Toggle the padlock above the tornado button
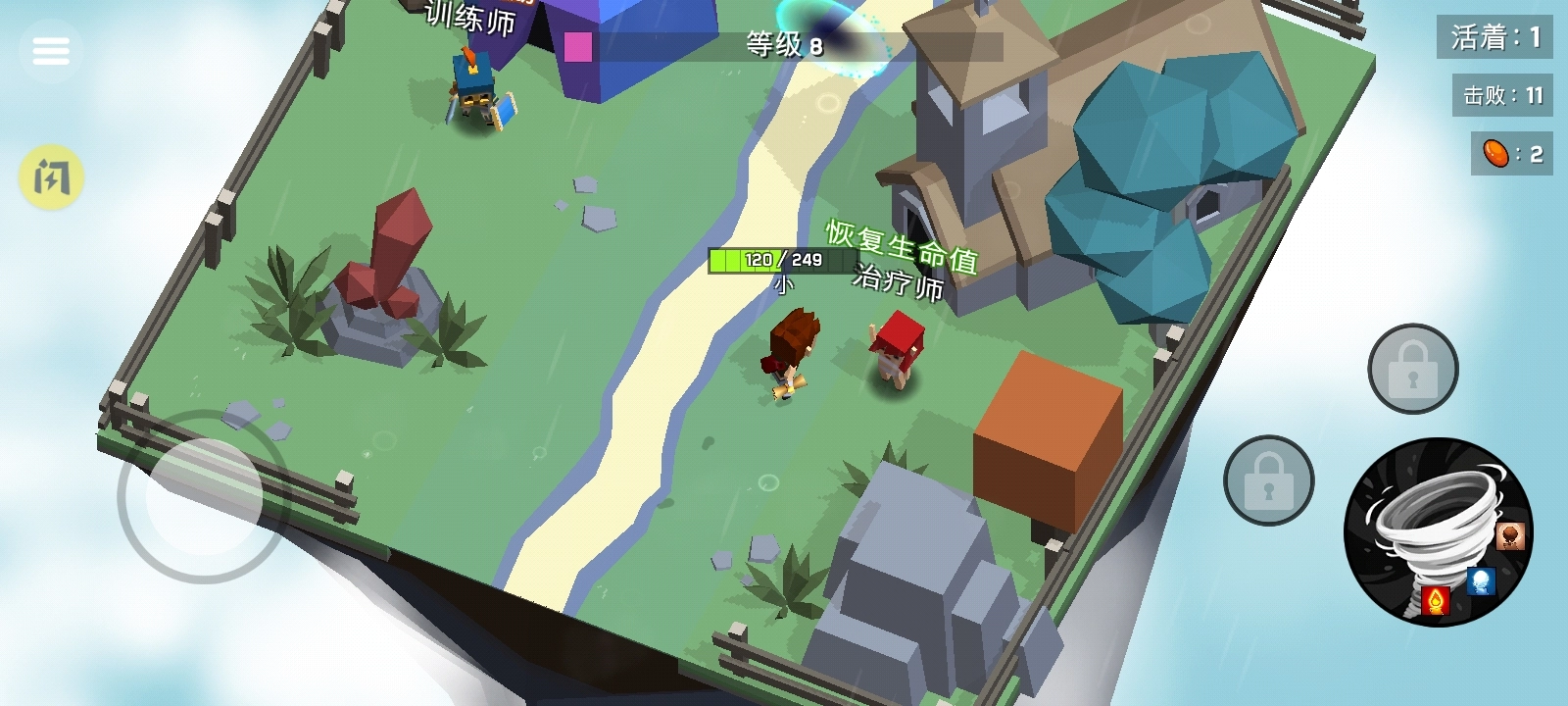This screenshot has height=706, width=1568. coord(1412,370)
